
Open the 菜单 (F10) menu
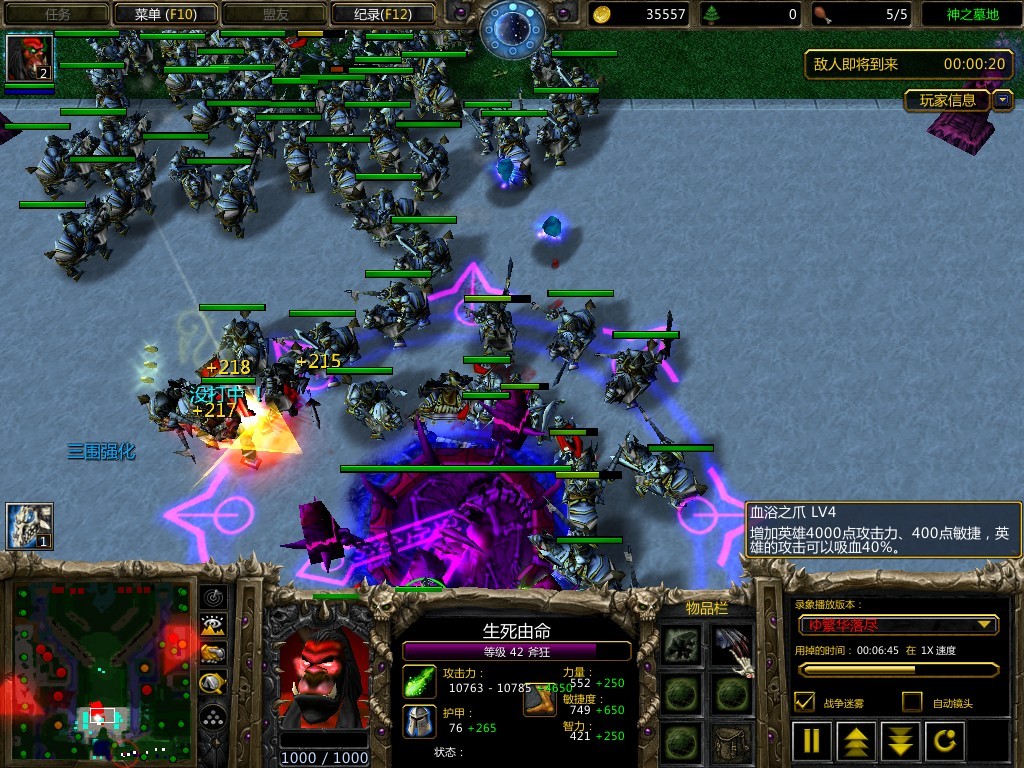[x=164, y=14]
